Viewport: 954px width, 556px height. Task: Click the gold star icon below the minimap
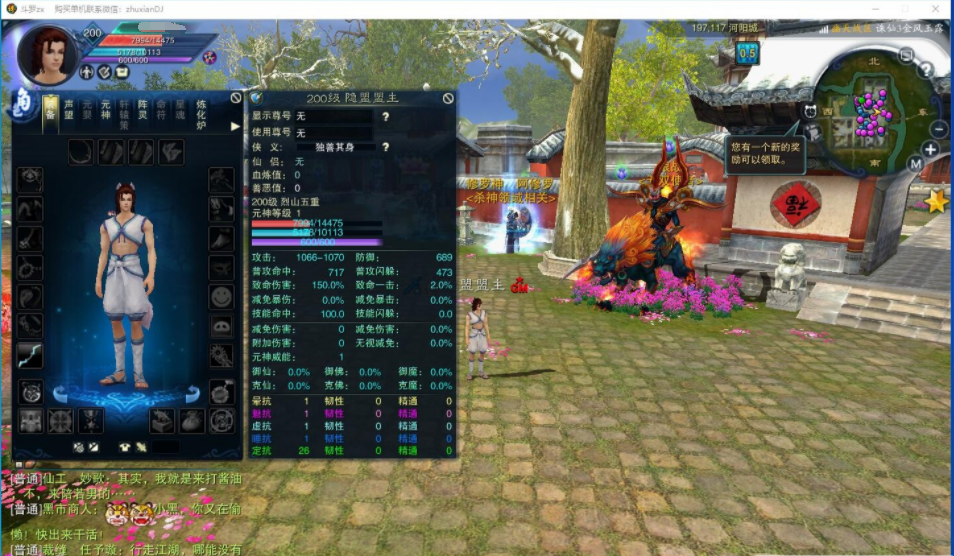(936, 202)
